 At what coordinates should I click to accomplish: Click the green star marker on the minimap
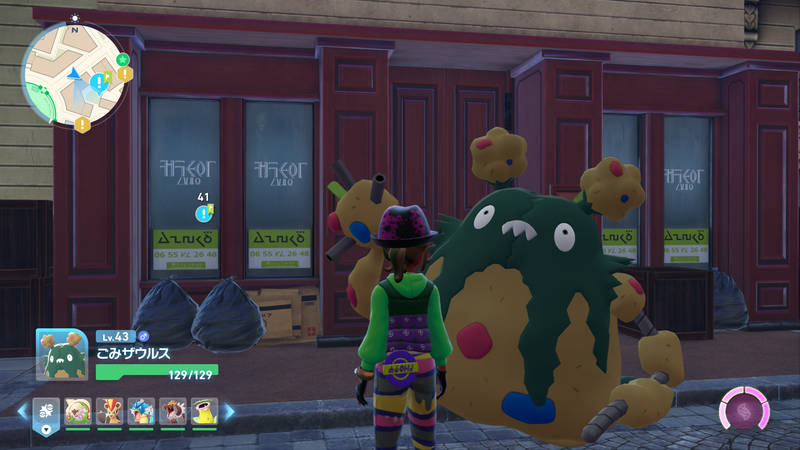[122, 59]
